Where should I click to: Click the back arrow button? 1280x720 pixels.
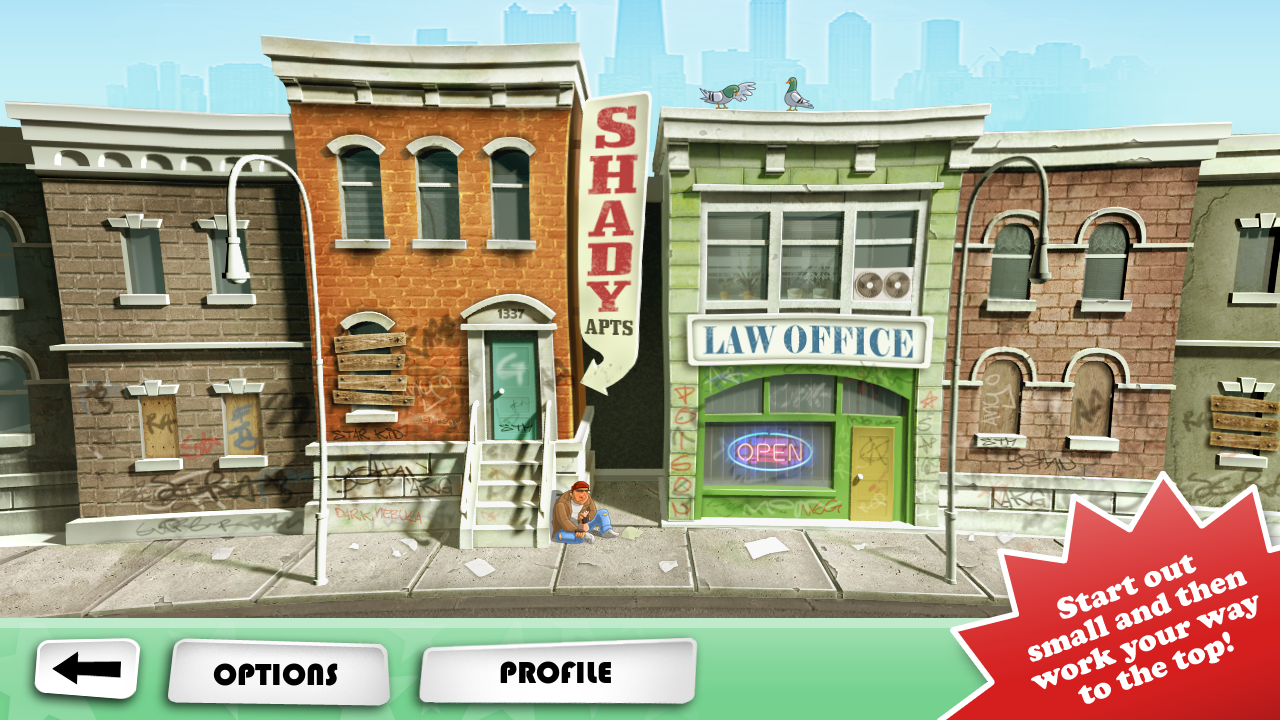[x=87, y=669]
